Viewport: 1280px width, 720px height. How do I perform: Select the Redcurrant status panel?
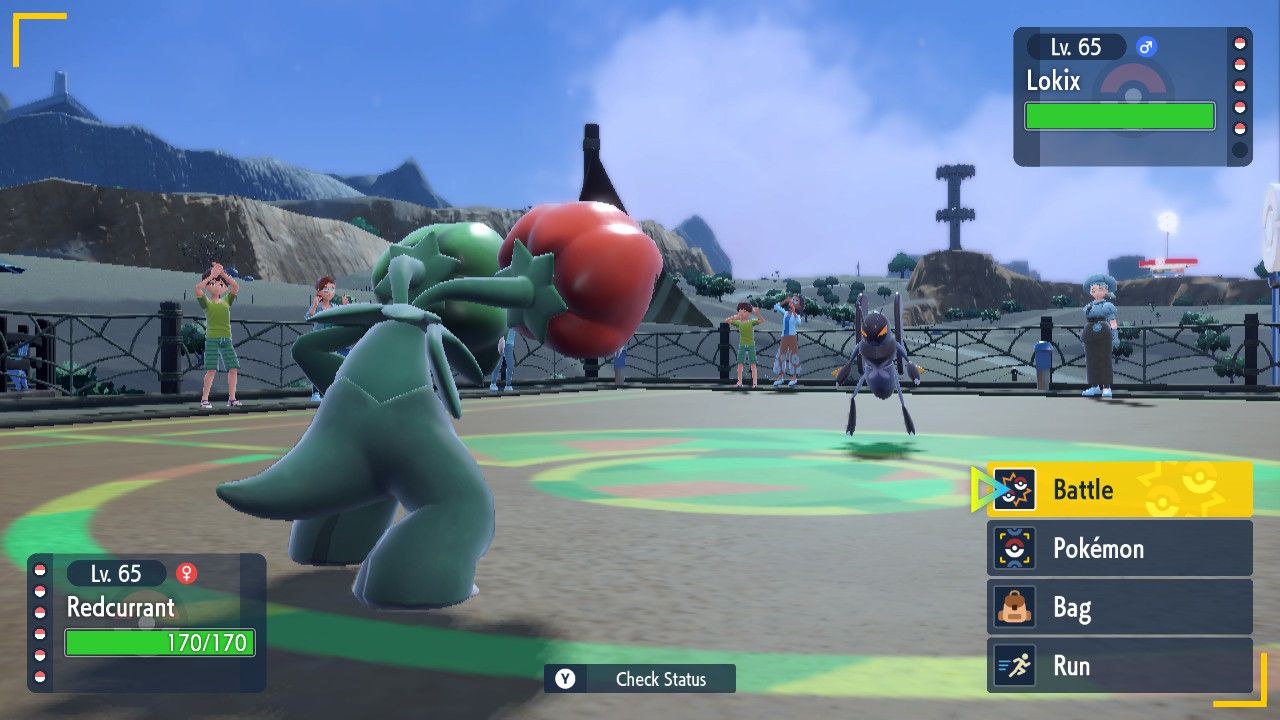(147, 622)
